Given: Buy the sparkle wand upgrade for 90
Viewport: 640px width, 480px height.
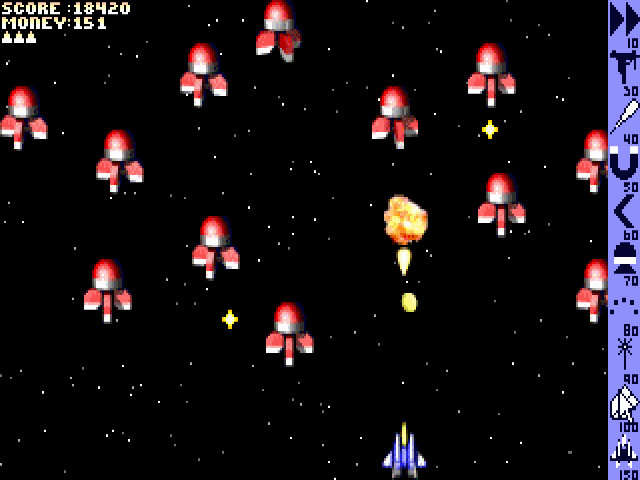Looking at the screenshot, I should 624,351.
